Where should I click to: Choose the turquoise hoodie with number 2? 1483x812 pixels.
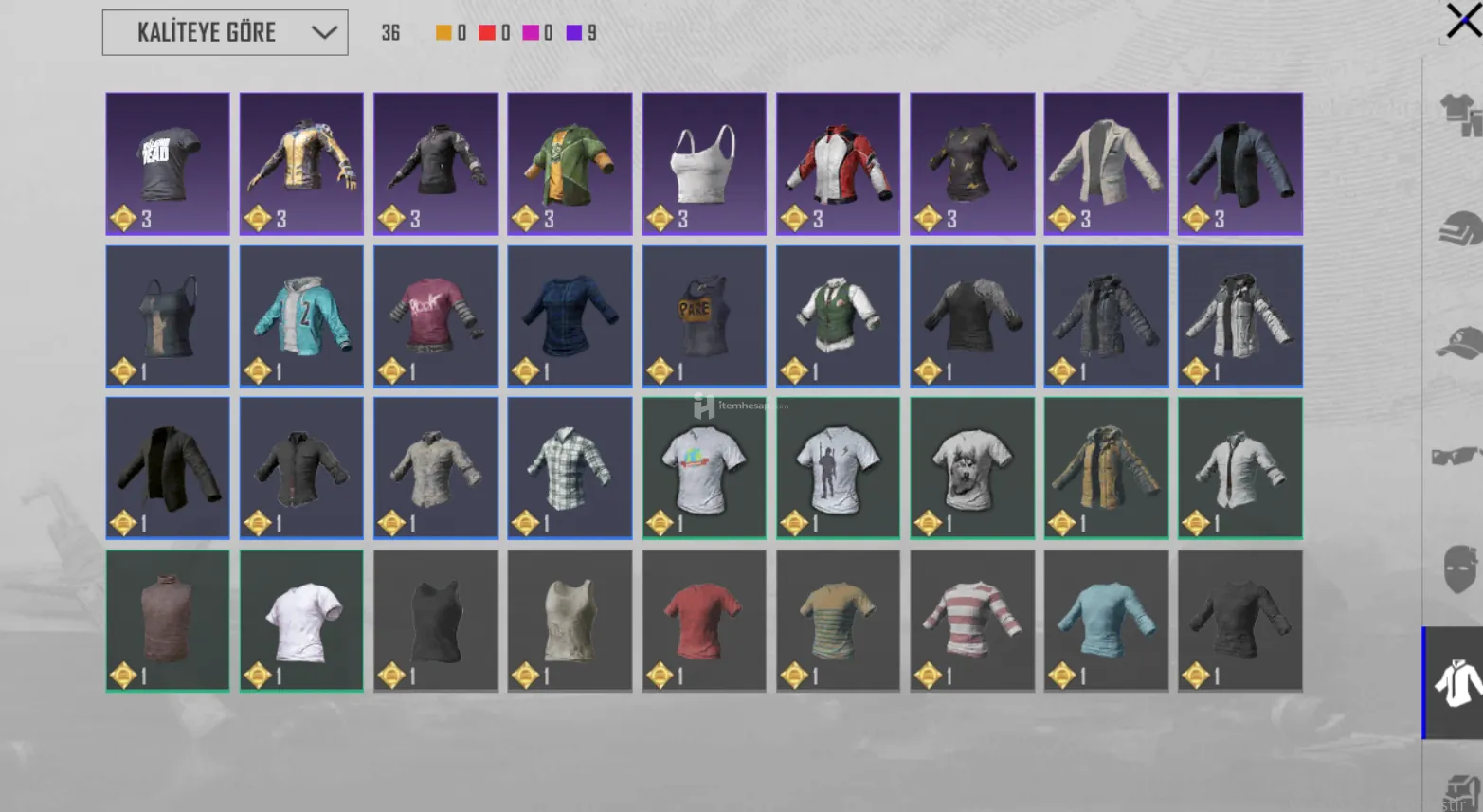coord(301,316)
